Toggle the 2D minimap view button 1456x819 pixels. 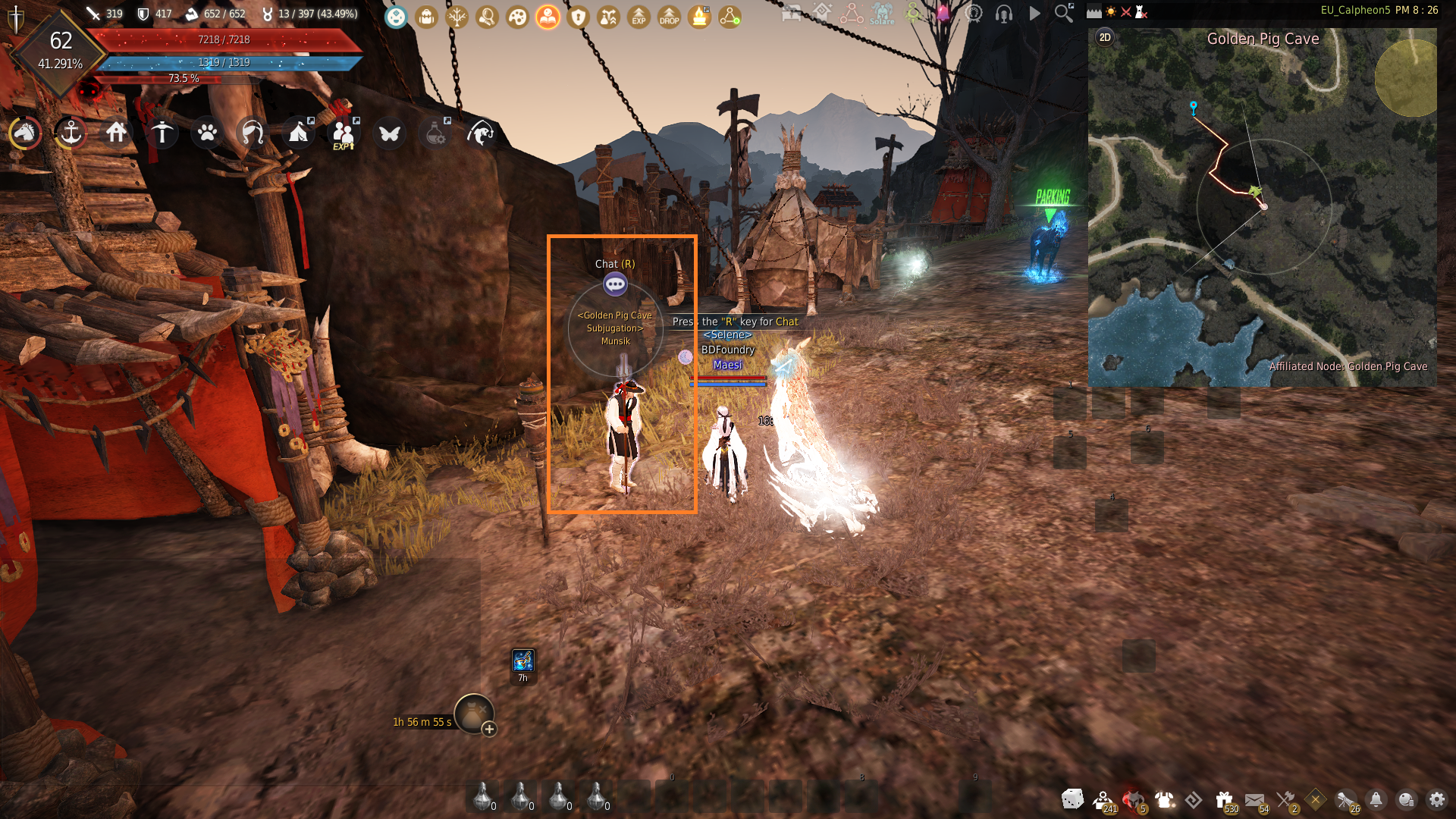coord(1104,36)
